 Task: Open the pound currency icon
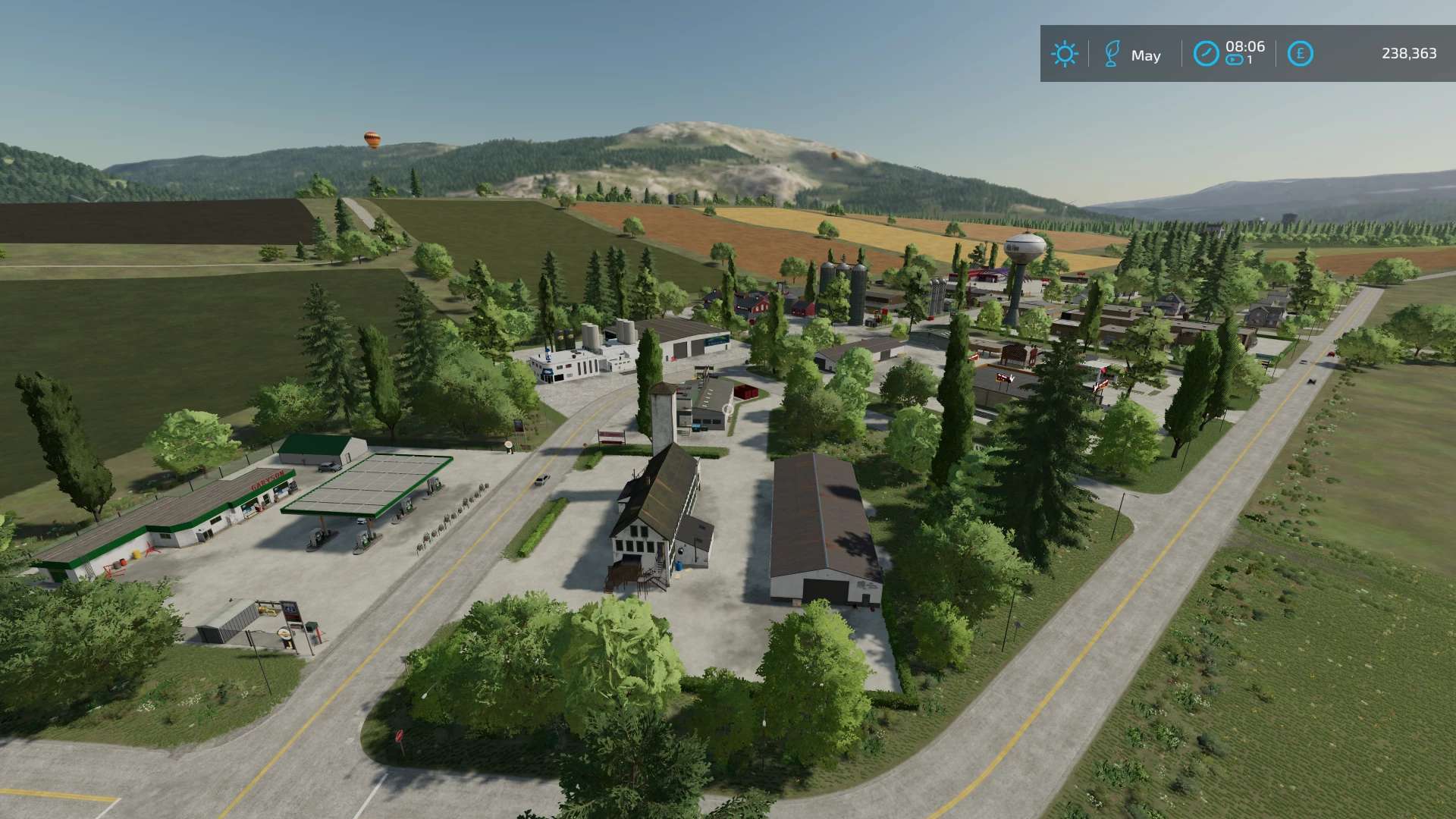[x=1300, y=54]
